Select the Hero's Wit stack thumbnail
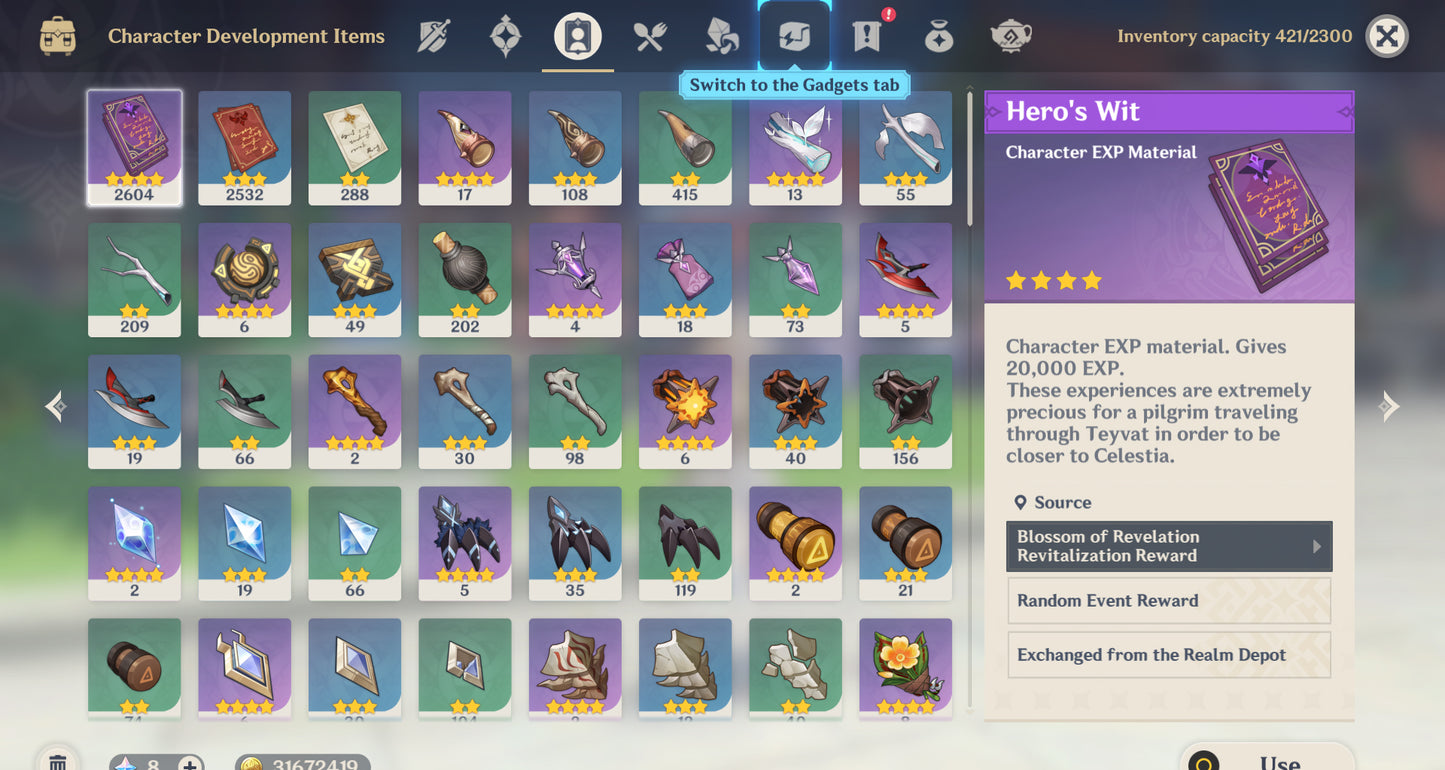 tap(134, 145)
